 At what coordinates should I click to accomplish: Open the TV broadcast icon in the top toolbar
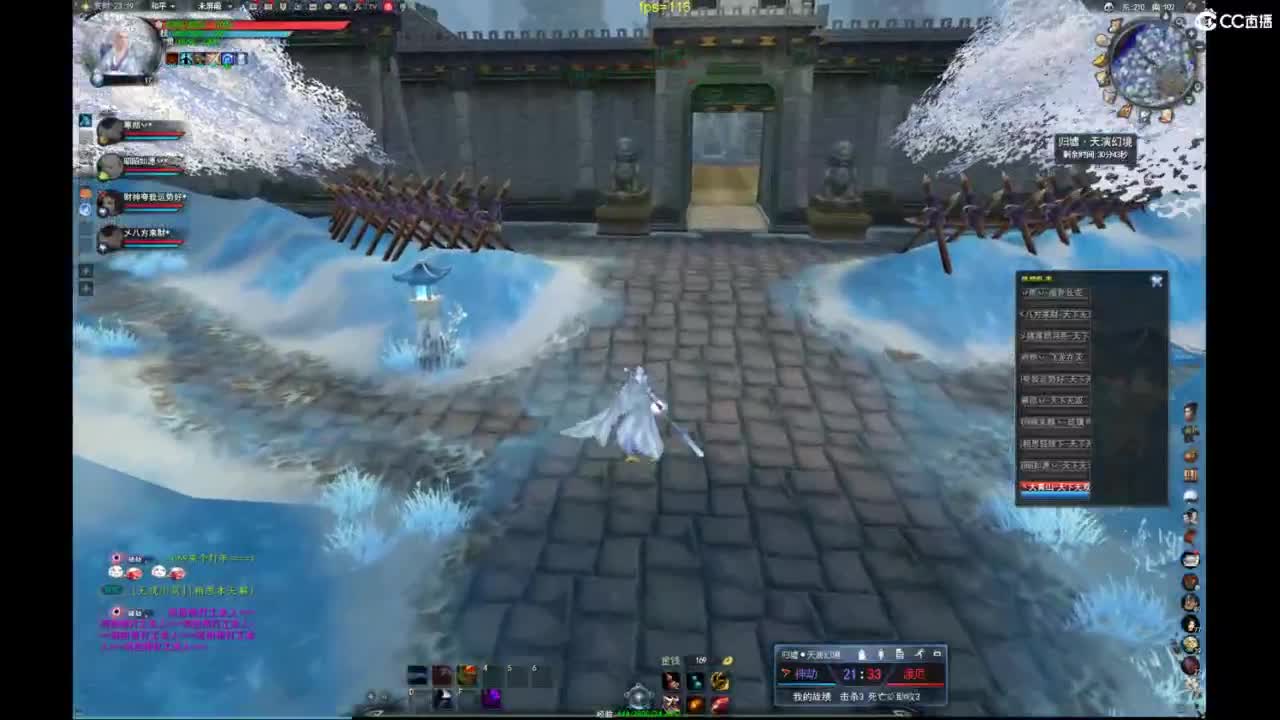click(x=368, y=8)
